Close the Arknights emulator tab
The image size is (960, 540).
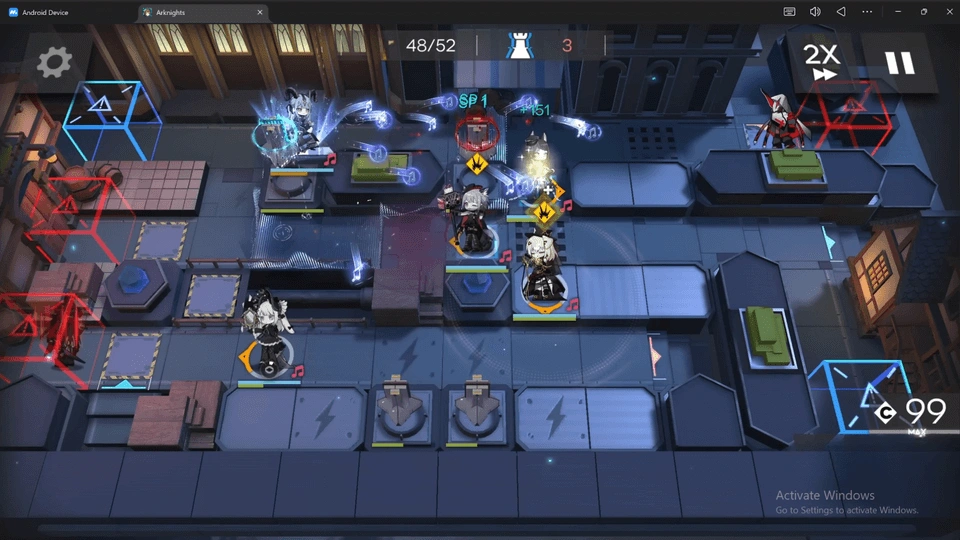pyautogui.click(x=260, y=12)
